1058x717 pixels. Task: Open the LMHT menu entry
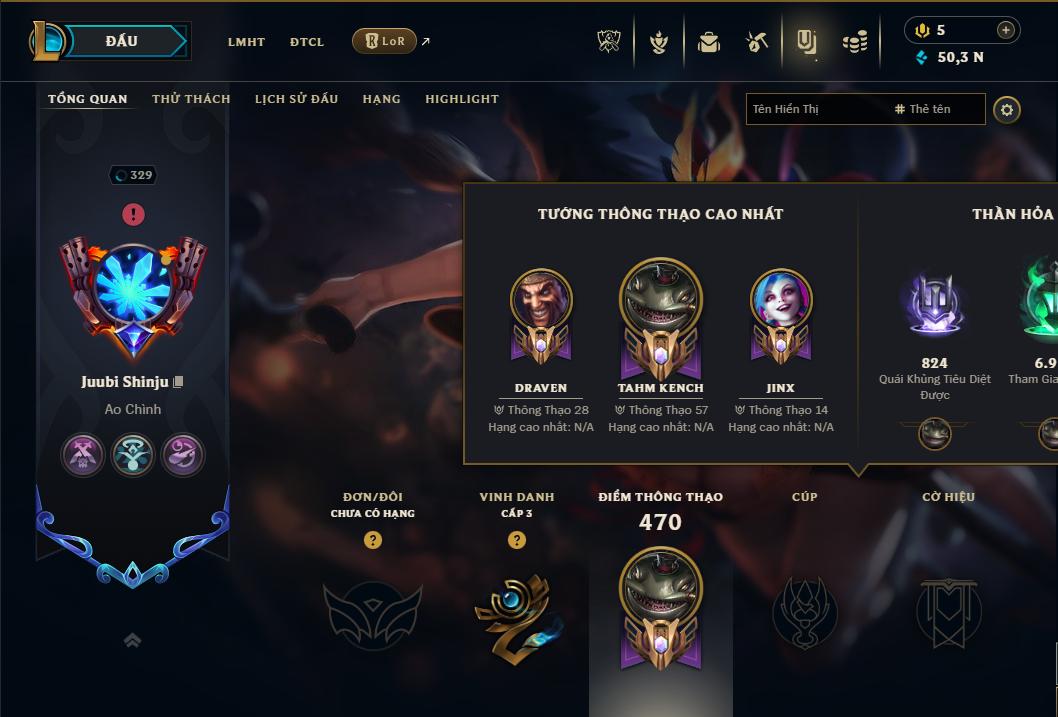[246, 42]
